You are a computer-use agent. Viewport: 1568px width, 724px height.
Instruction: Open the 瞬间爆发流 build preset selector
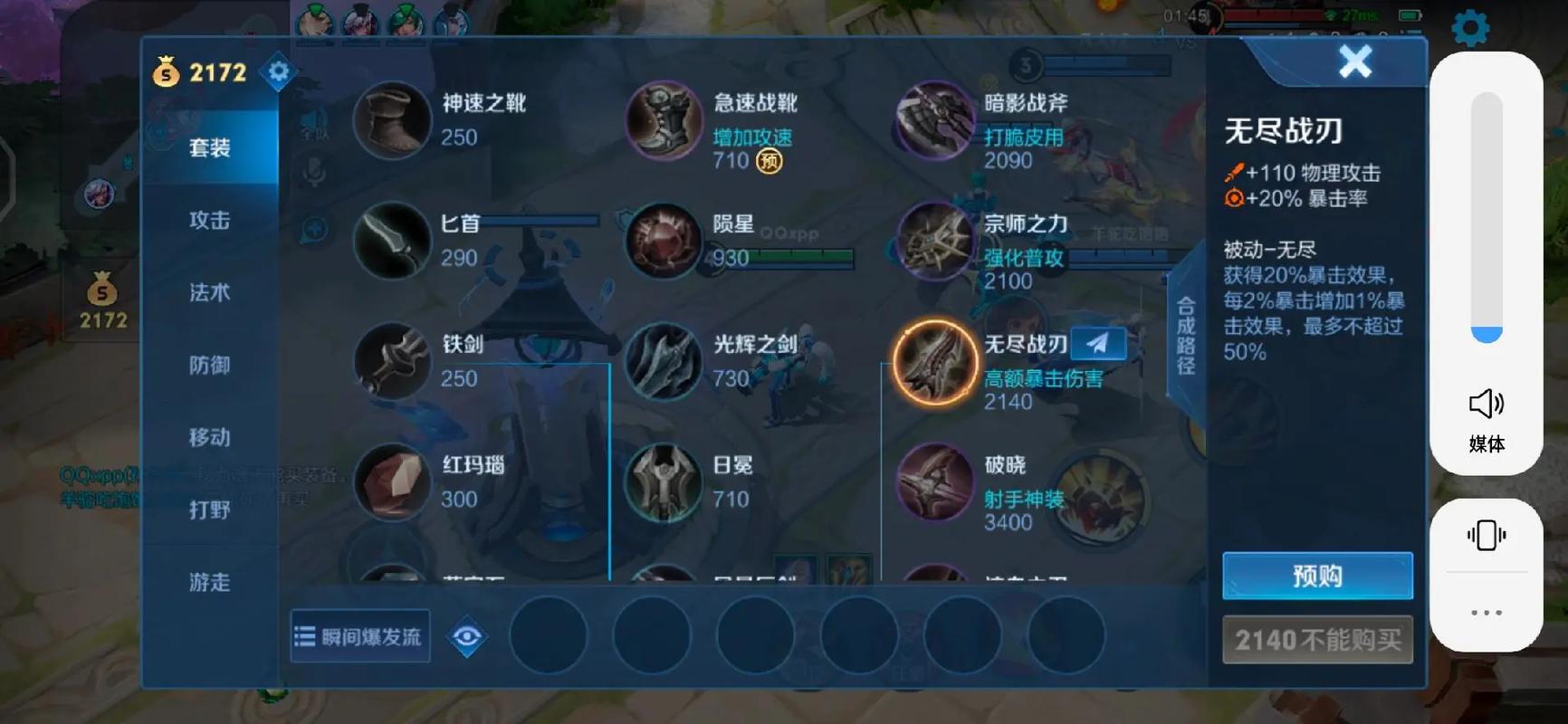click(359, 636)
